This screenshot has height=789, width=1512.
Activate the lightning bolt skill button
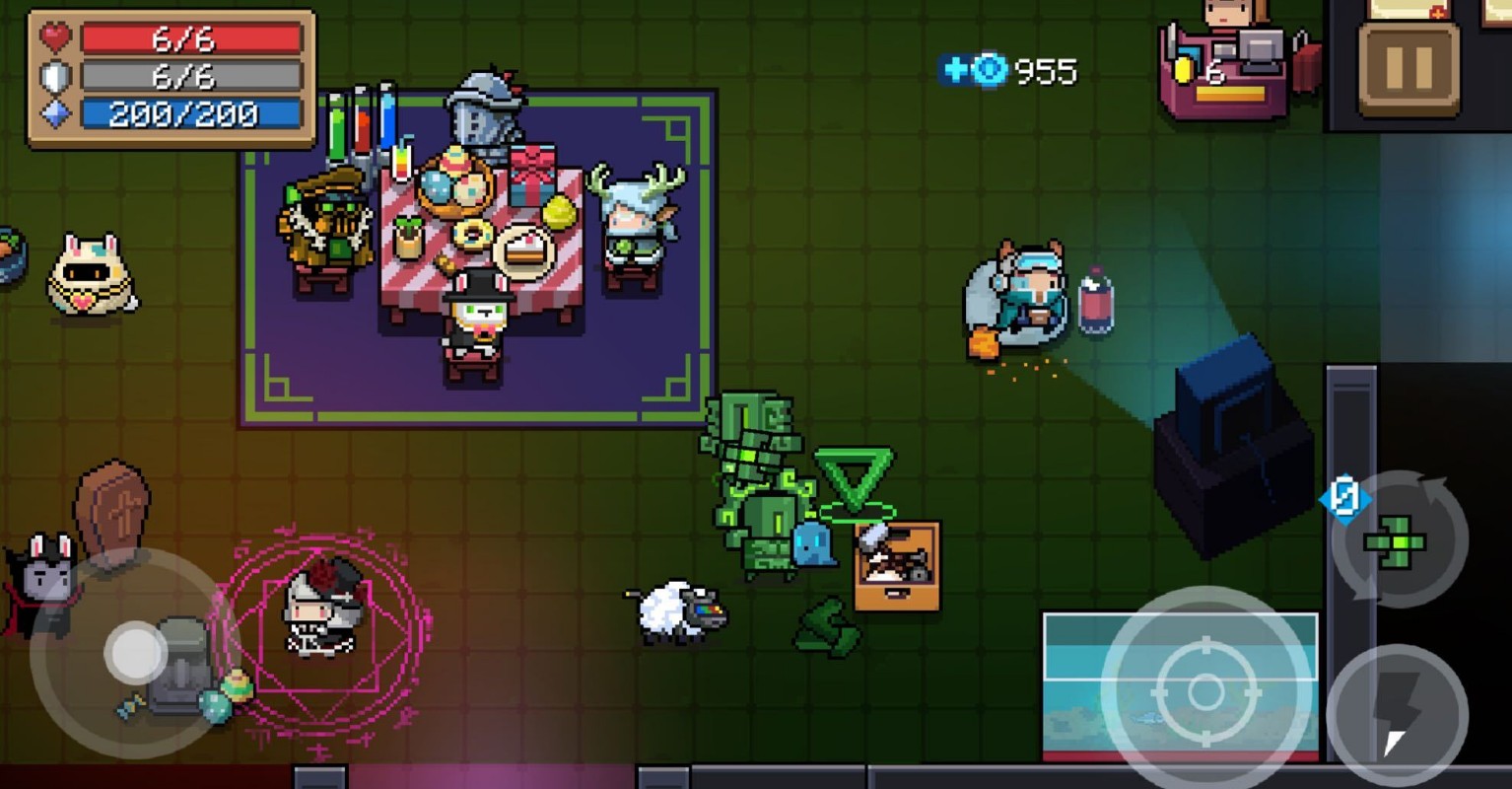click(1398, 714)
